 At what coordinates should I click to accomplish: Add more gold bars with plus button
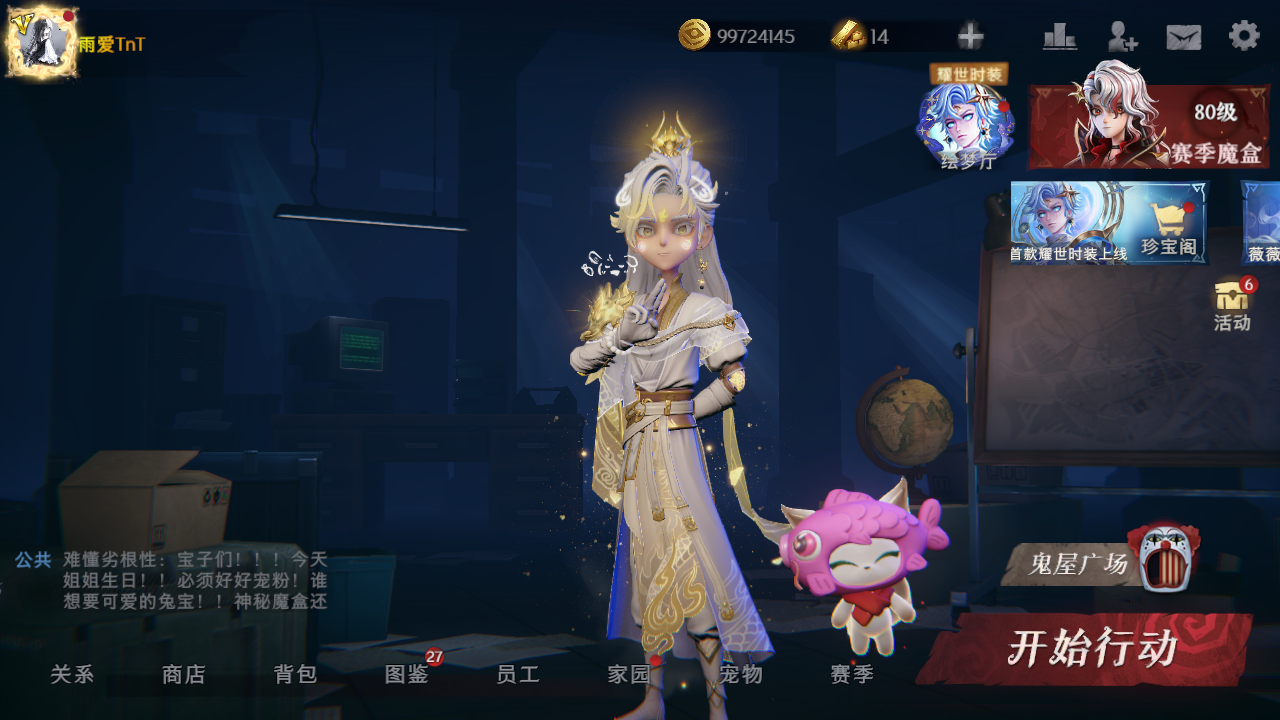click(970, 37)
